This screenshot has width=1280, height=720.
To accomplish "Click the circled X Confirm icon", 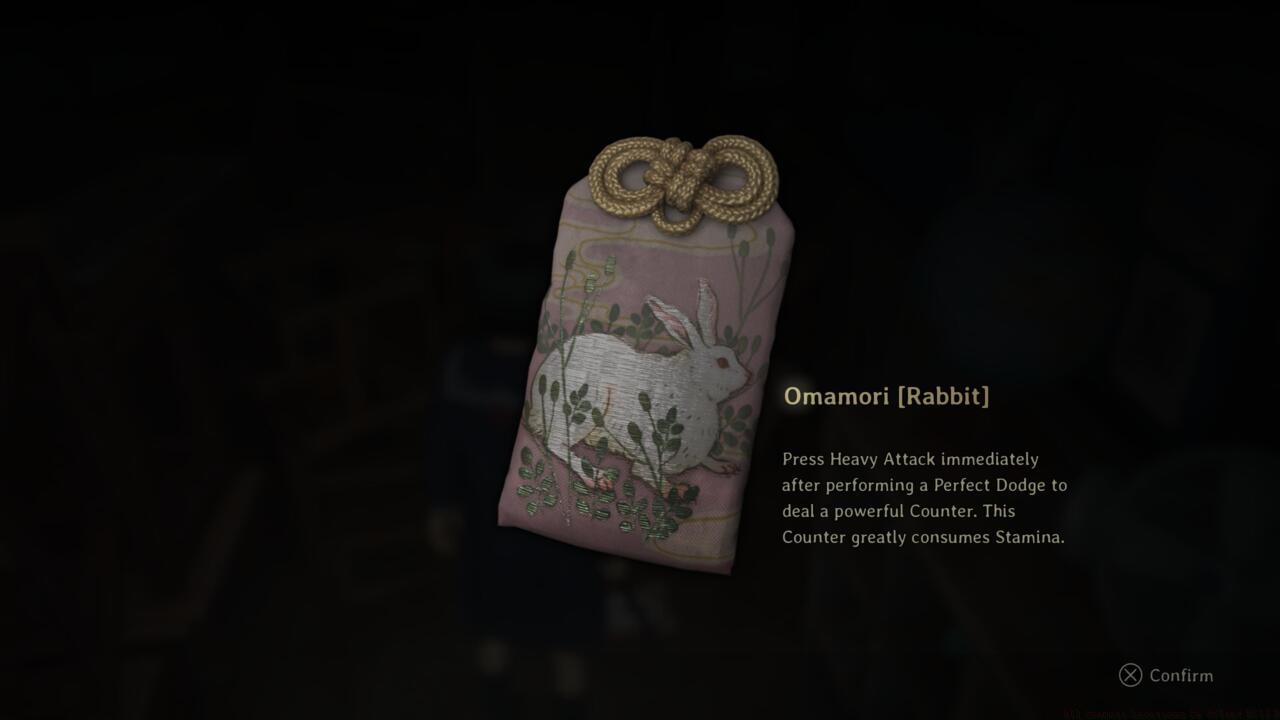I will pos(1130,675).
